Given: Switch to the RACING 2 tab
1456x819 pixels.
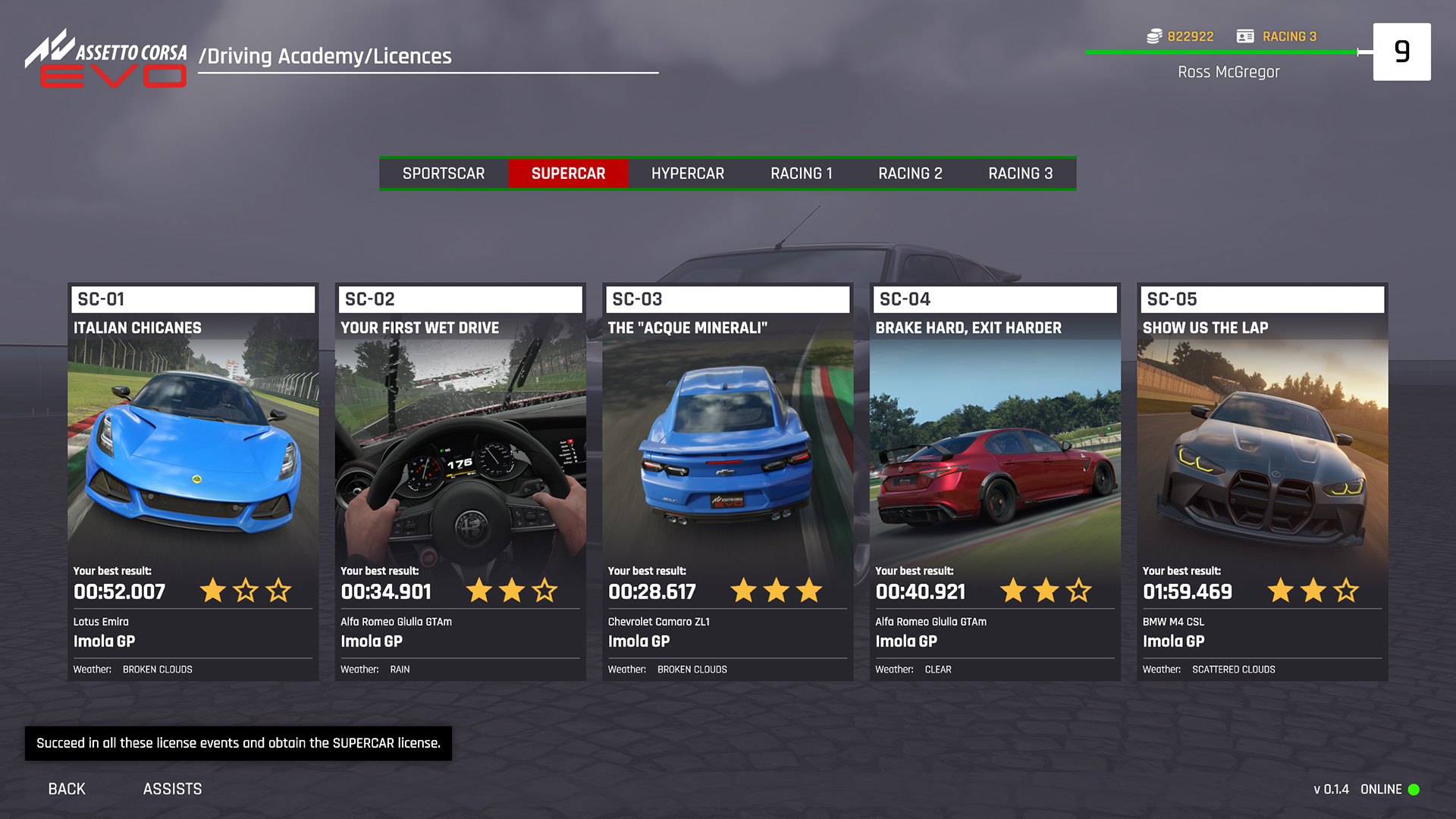Looking at the screenshot, I should point(910,173).
